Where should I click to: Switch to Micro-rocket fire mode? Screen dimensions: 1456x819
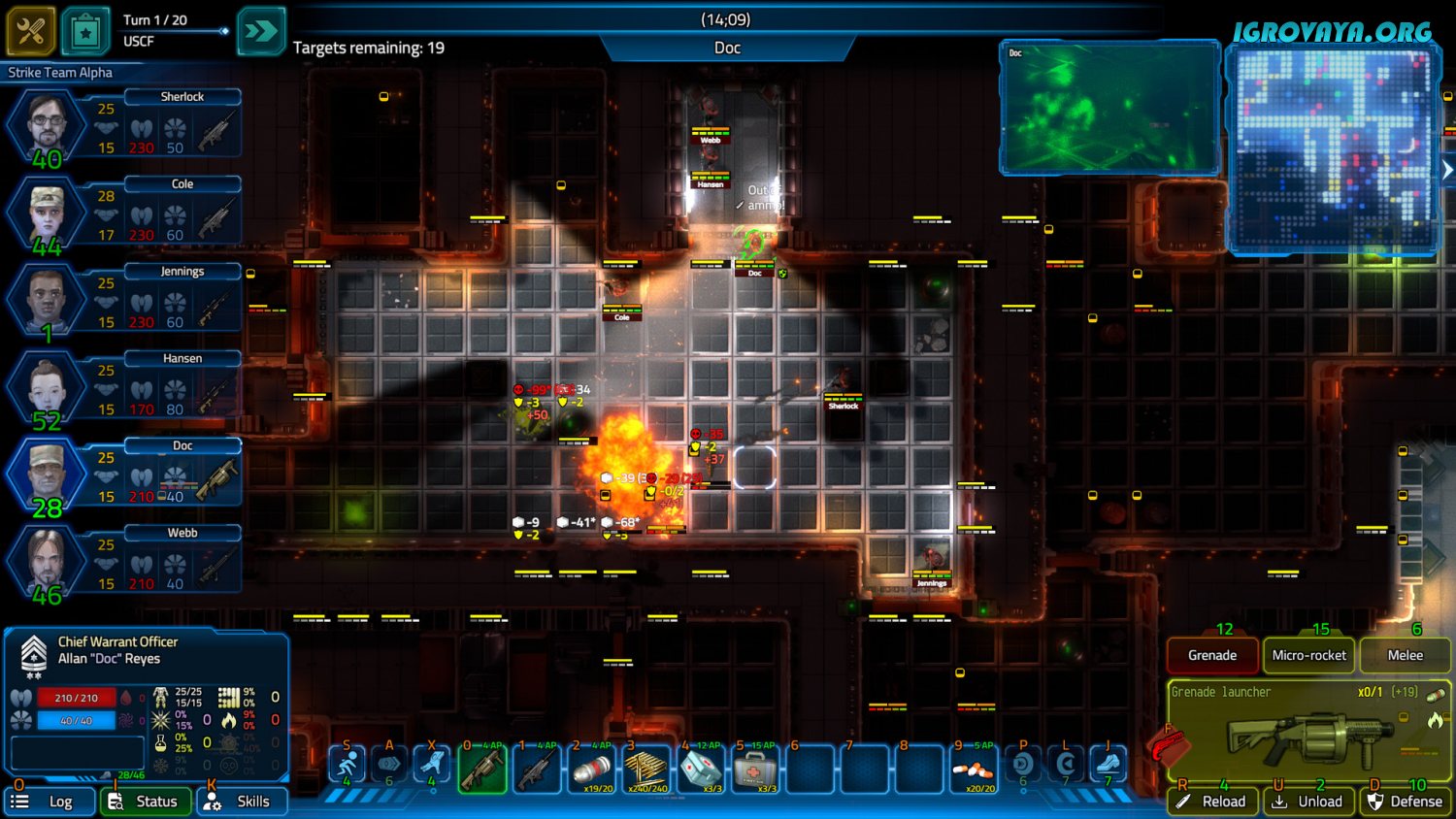tap(1308, 656)
